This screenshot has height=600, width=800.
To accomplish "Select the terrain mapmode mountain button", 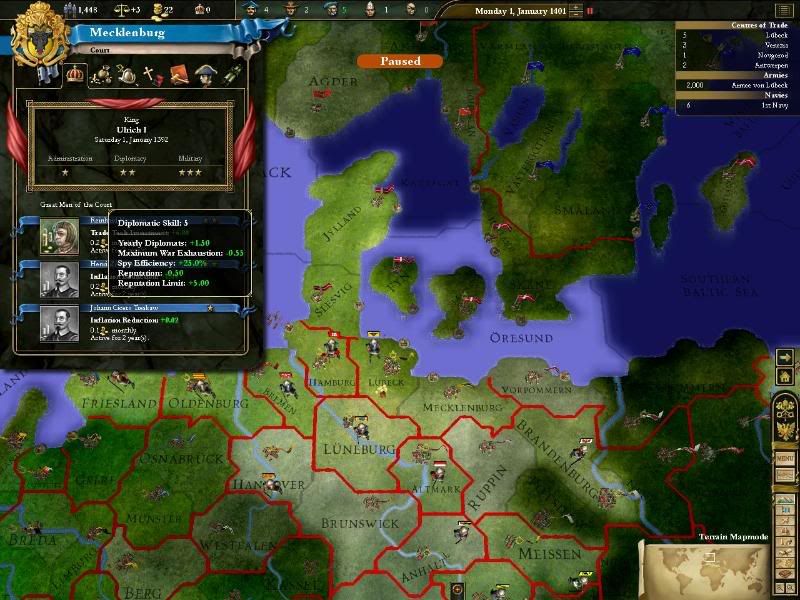I will coord(785,496).
